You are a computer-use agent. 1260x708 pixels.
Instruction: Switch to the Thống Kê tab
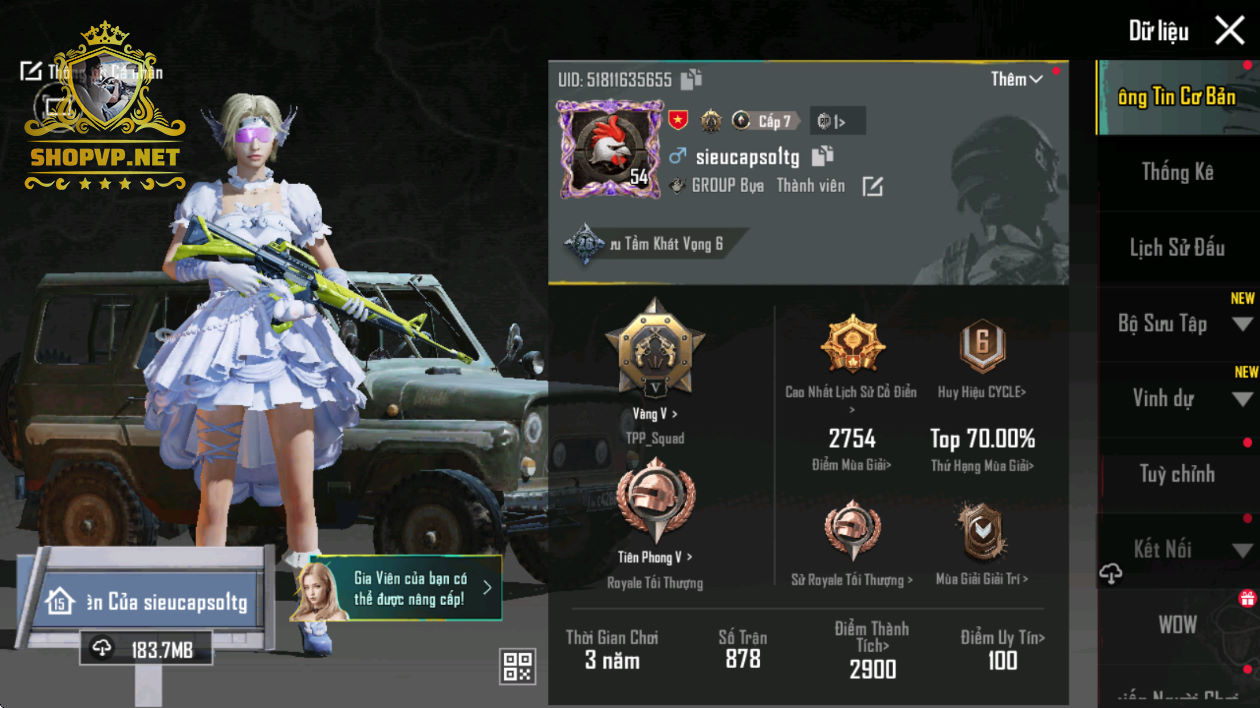(1177, 172)
